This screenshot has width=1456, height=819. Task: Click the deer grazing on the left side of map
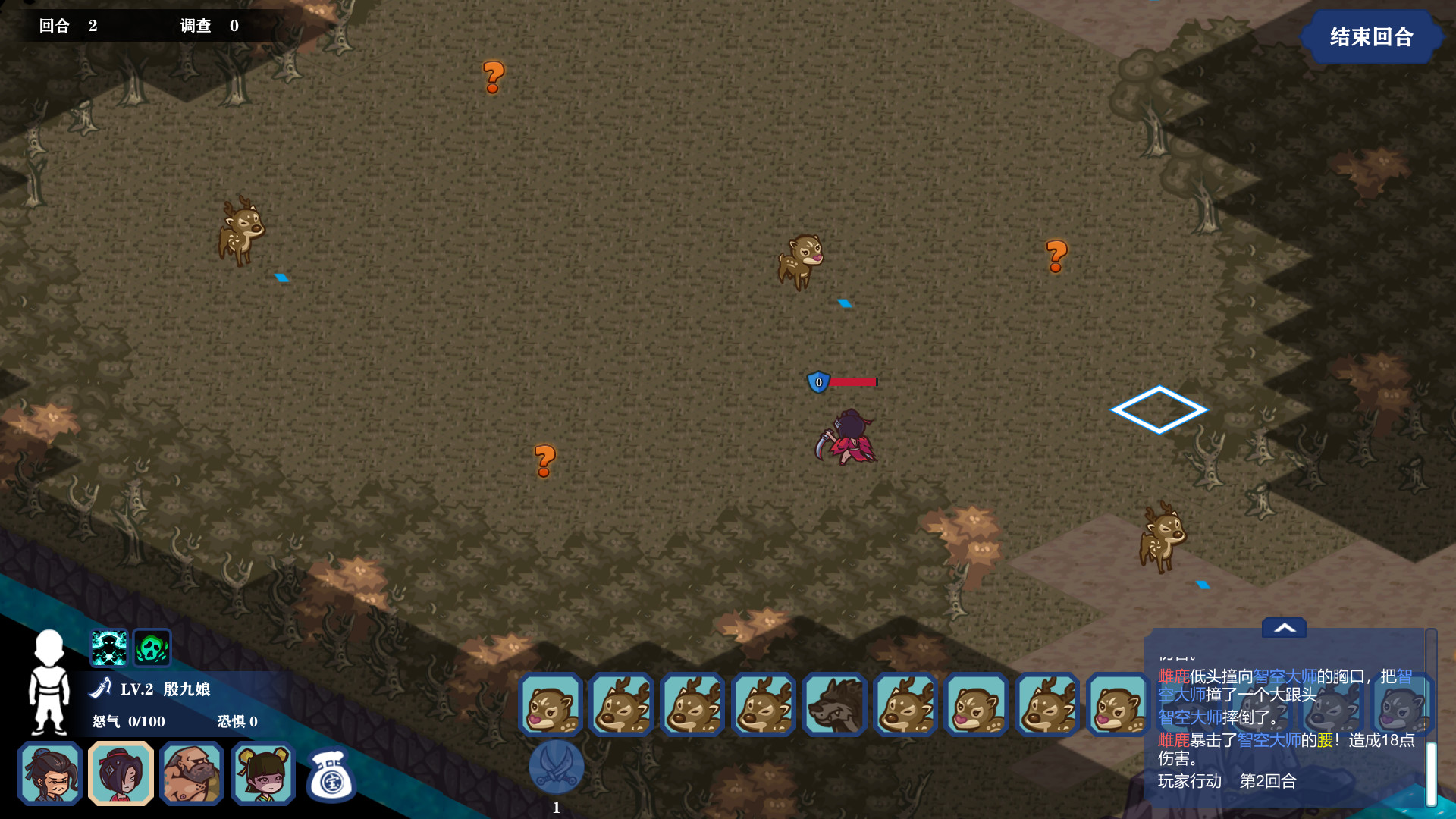(x=239, y=231)
